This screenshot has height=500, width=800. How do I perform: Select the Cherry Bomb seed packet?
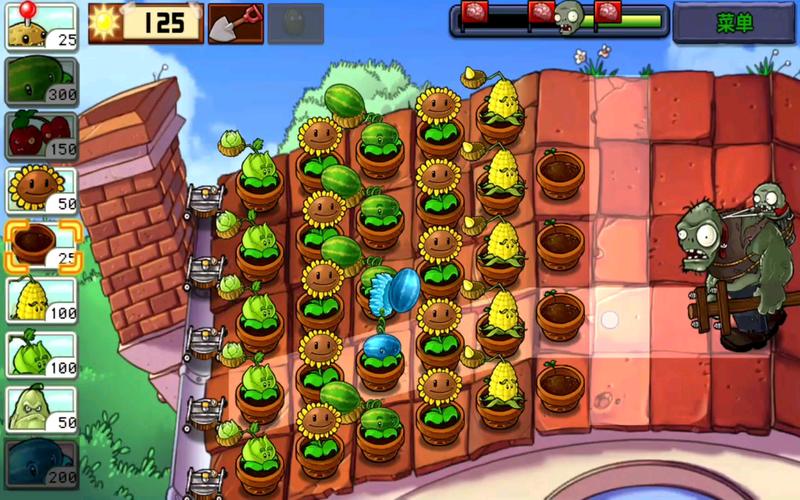click(41, 134)
